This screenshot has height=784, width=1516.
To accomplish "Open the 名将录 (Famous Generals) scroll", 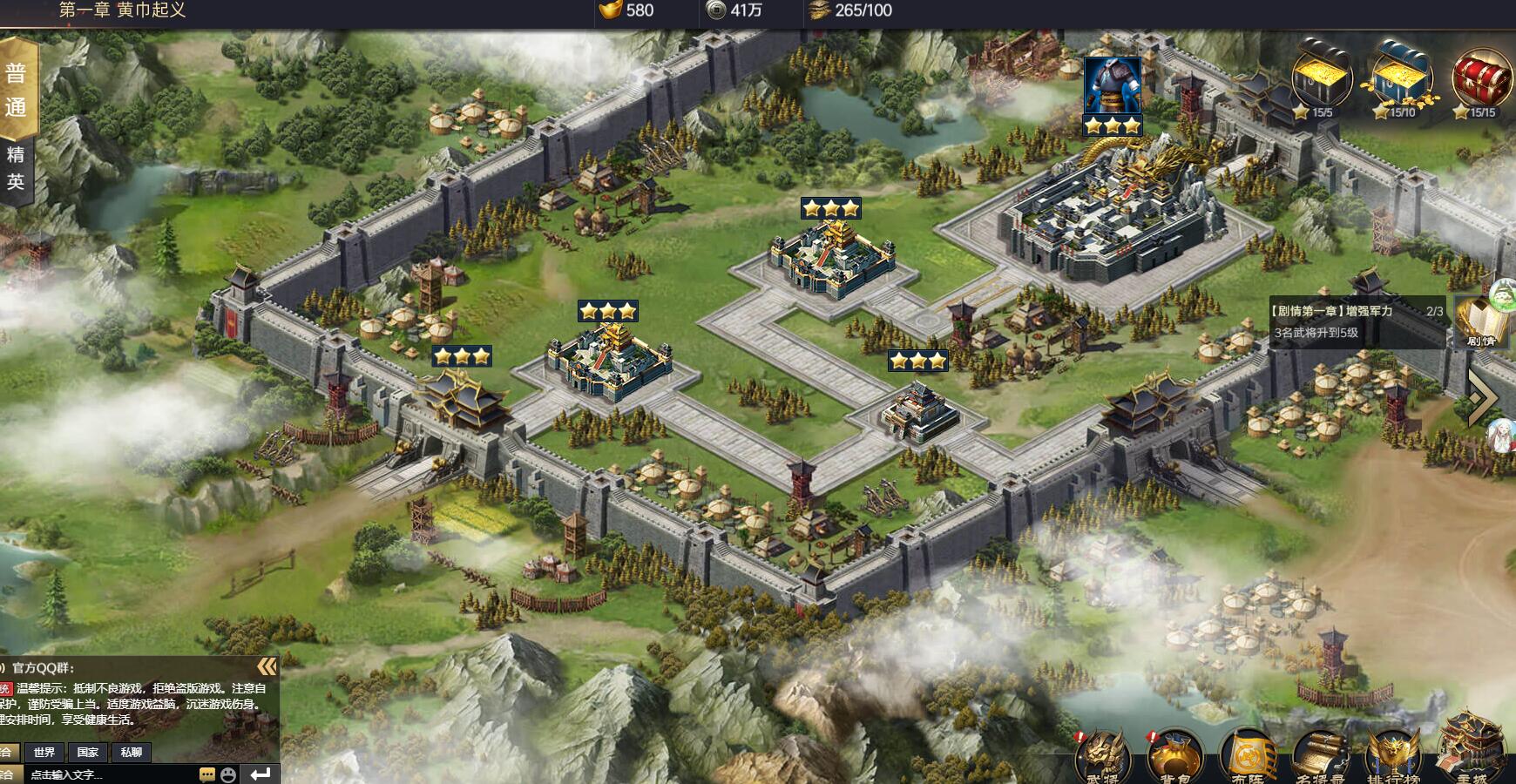I will 1321,758.
